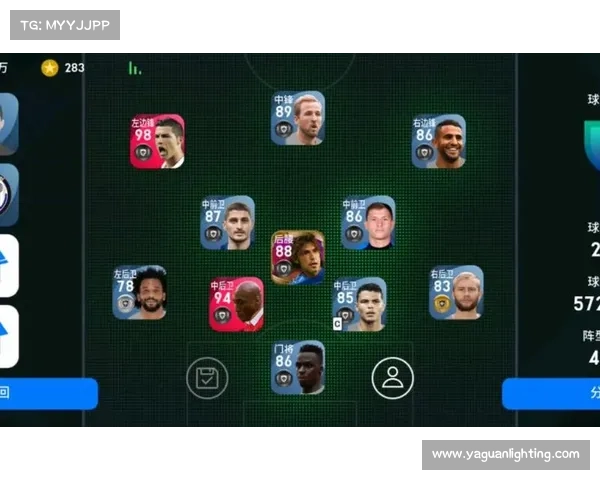The height and width of the screenshot is (480, 600).
Task: Select the 94-rated centre back card
Action: tap(236, 304)
